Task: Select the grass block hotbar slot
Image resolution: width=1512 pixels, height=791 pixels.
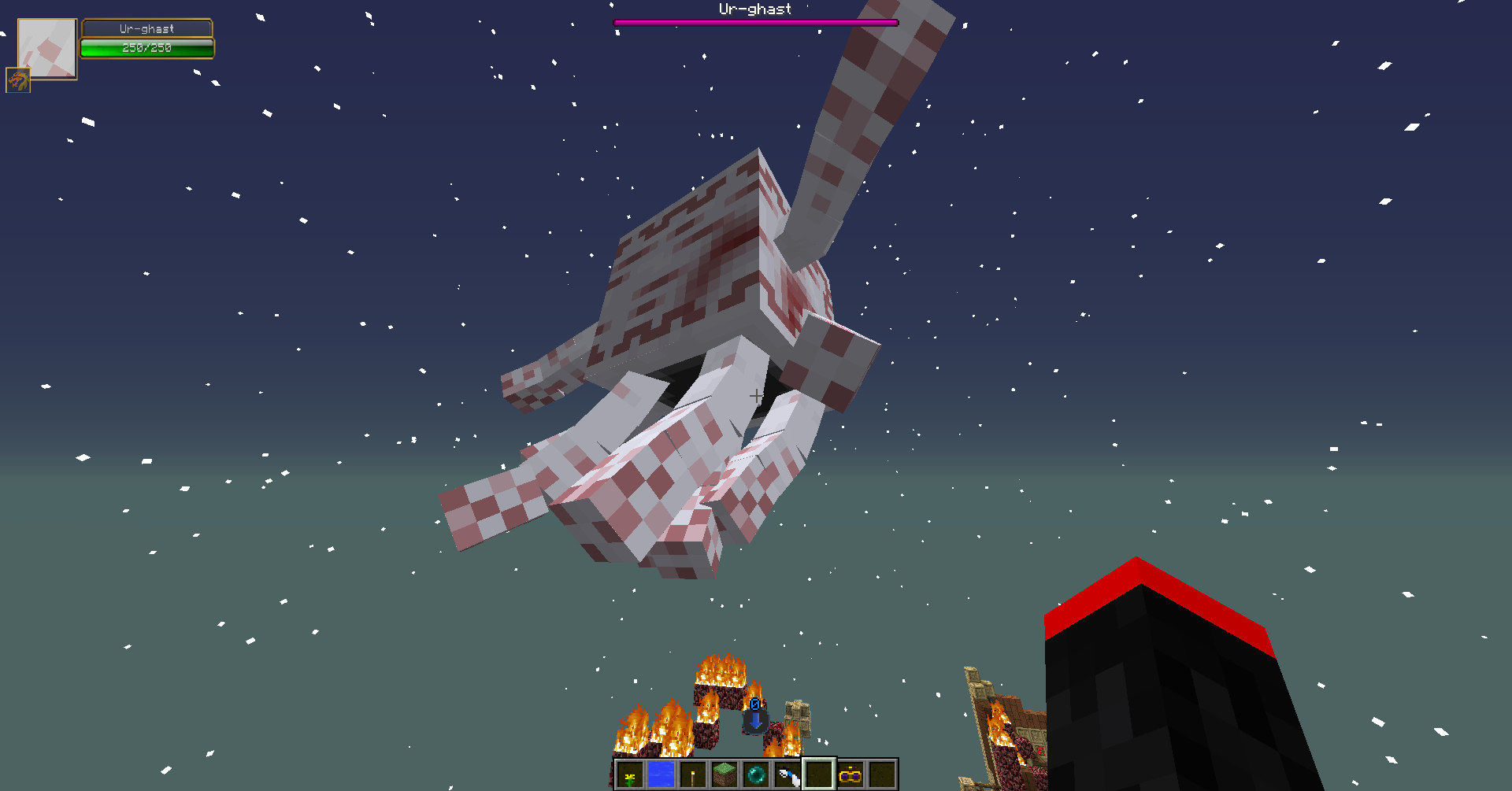Action: (724, 775)
